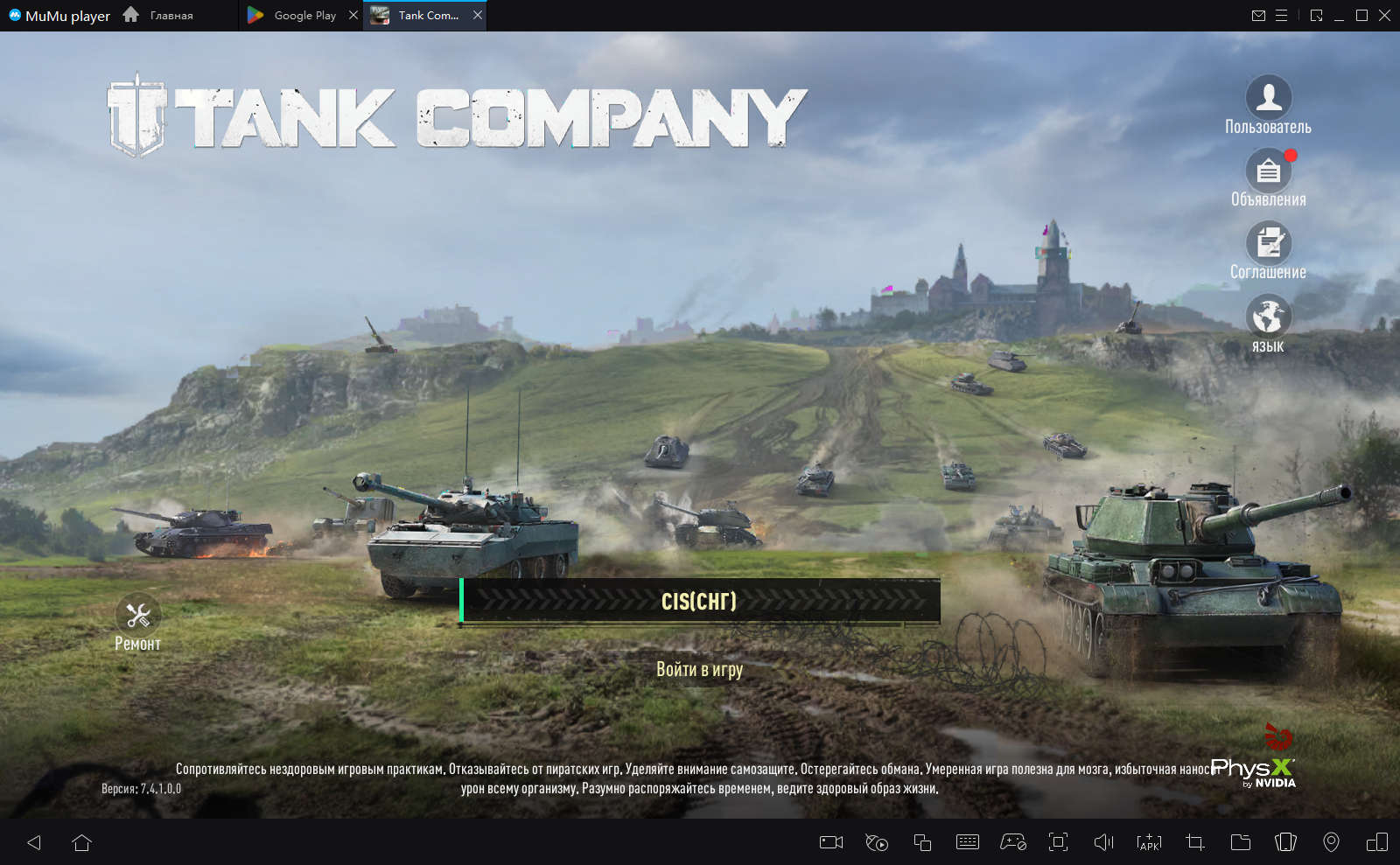
Task: Close the Tank Company emulator tab
Action: [x=478, y=15]
